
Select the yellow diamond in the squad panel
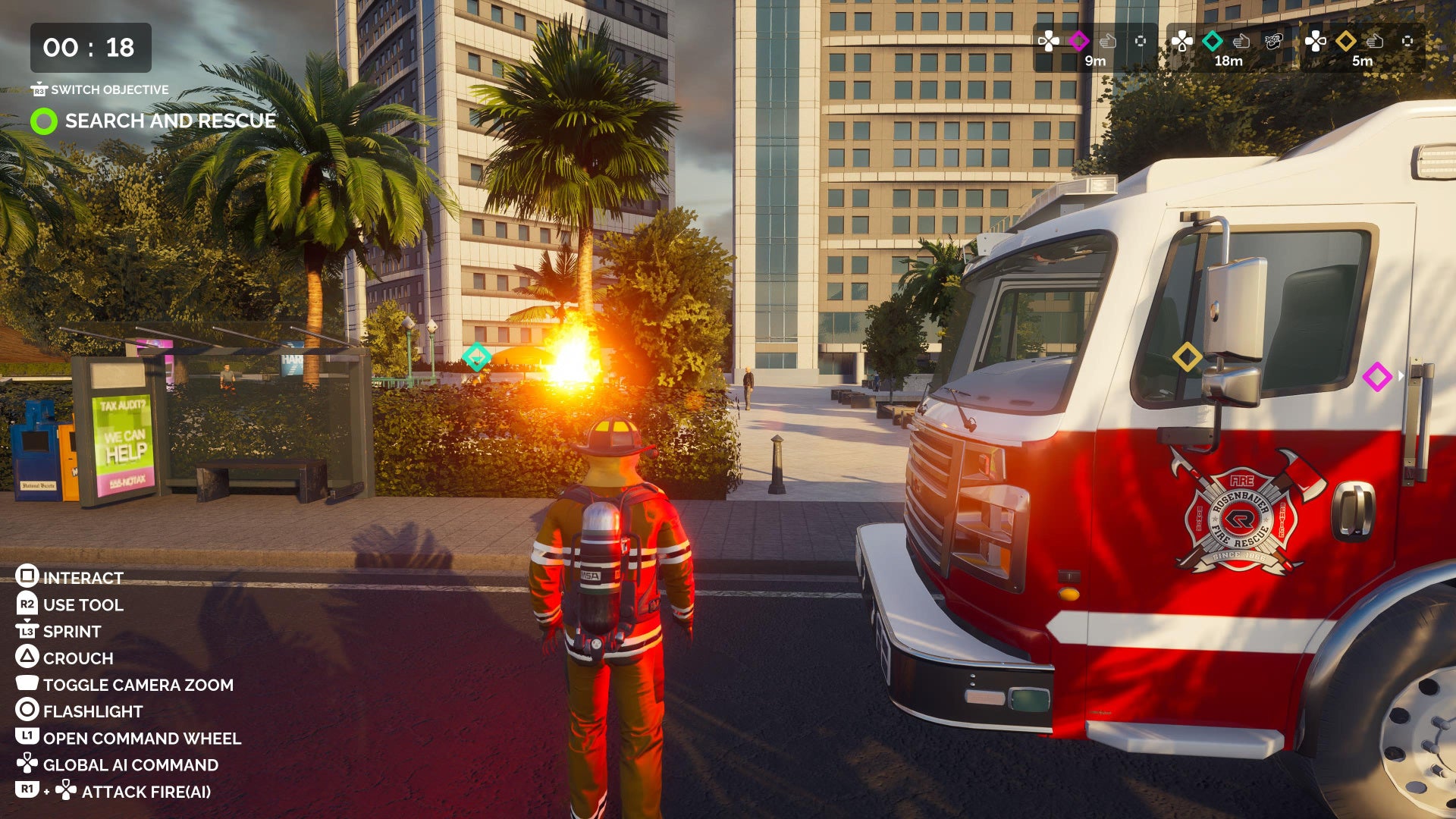1346,41
